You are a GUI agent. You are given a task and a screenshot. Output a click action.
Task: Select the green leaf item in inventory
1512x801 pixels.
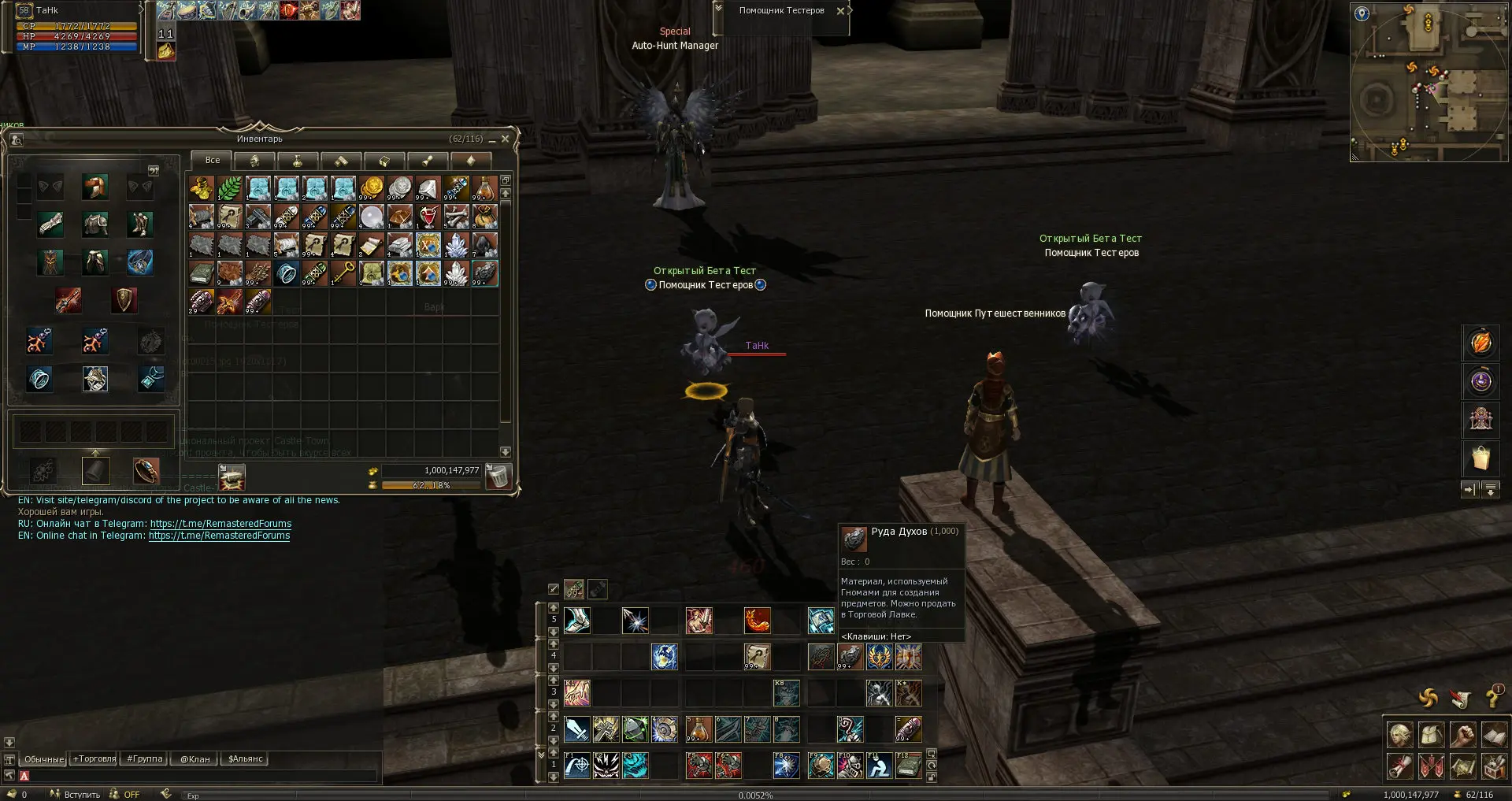230,188
